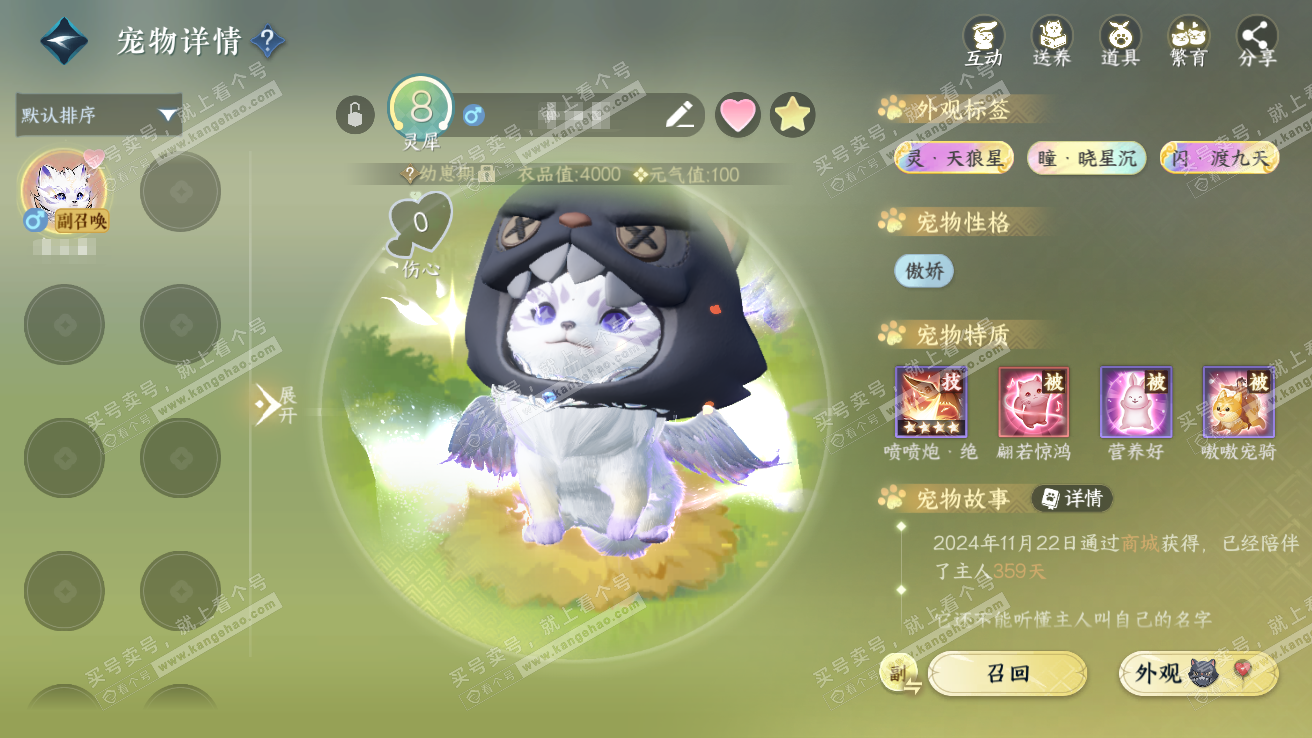Open the 送养 adoption option
The image size is (1312, 738).
click(x=1051, y=42)
